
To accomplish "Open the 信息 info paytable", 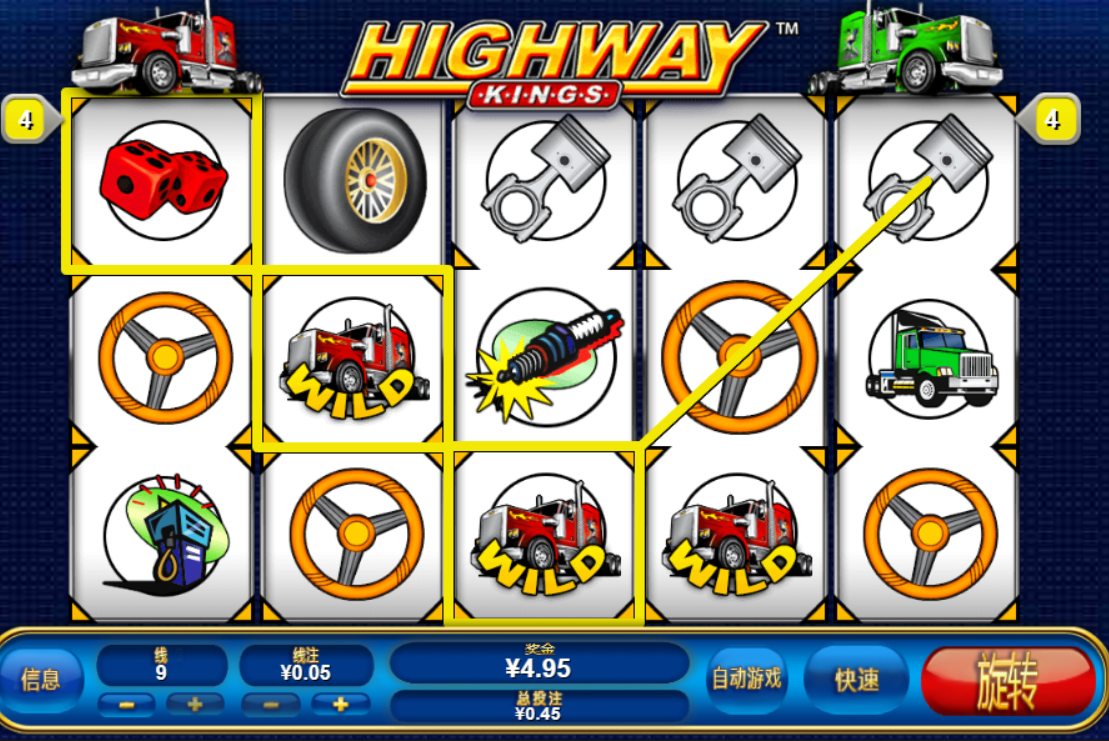I will (41, 680).
